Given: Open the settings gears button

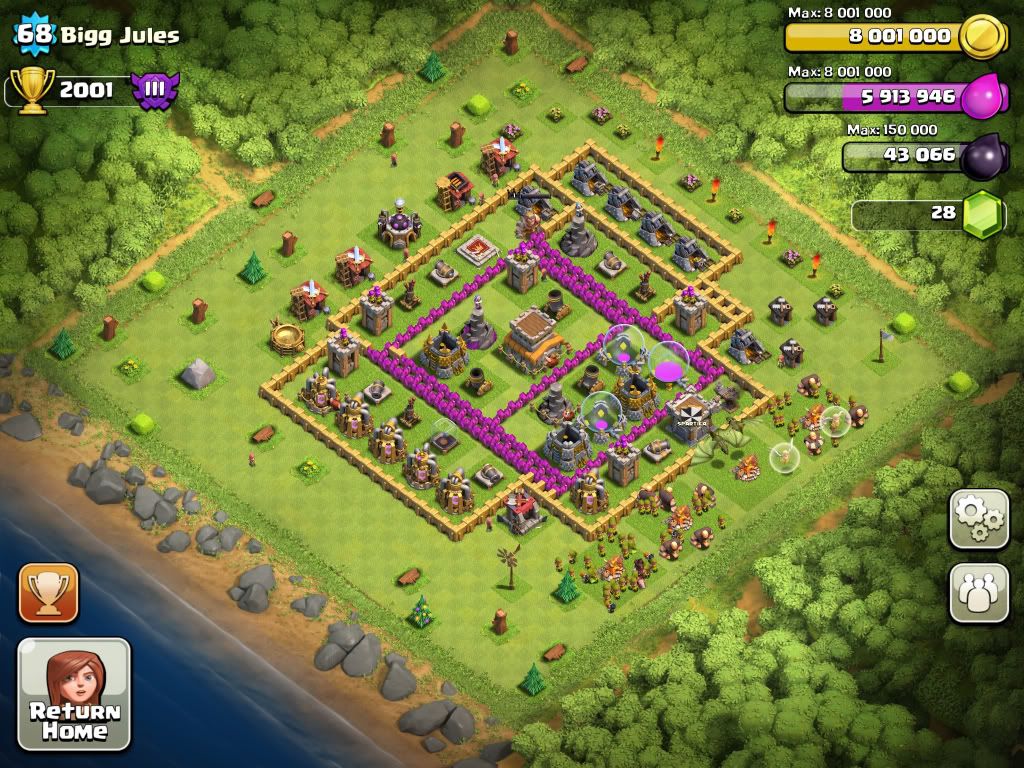Looking at the screenshot, I should click(979, 519).
